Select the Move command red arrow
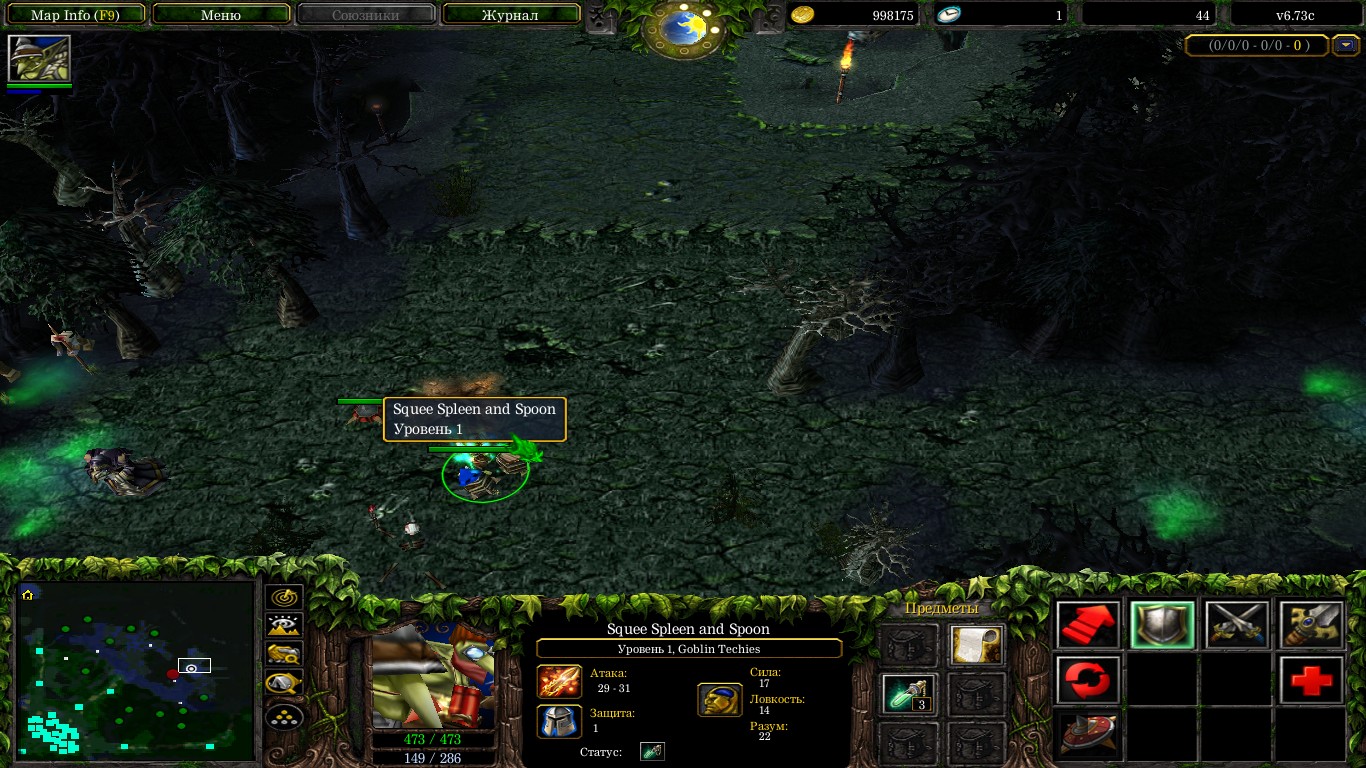The image size is (1366, 768). tap(1088, 625)
